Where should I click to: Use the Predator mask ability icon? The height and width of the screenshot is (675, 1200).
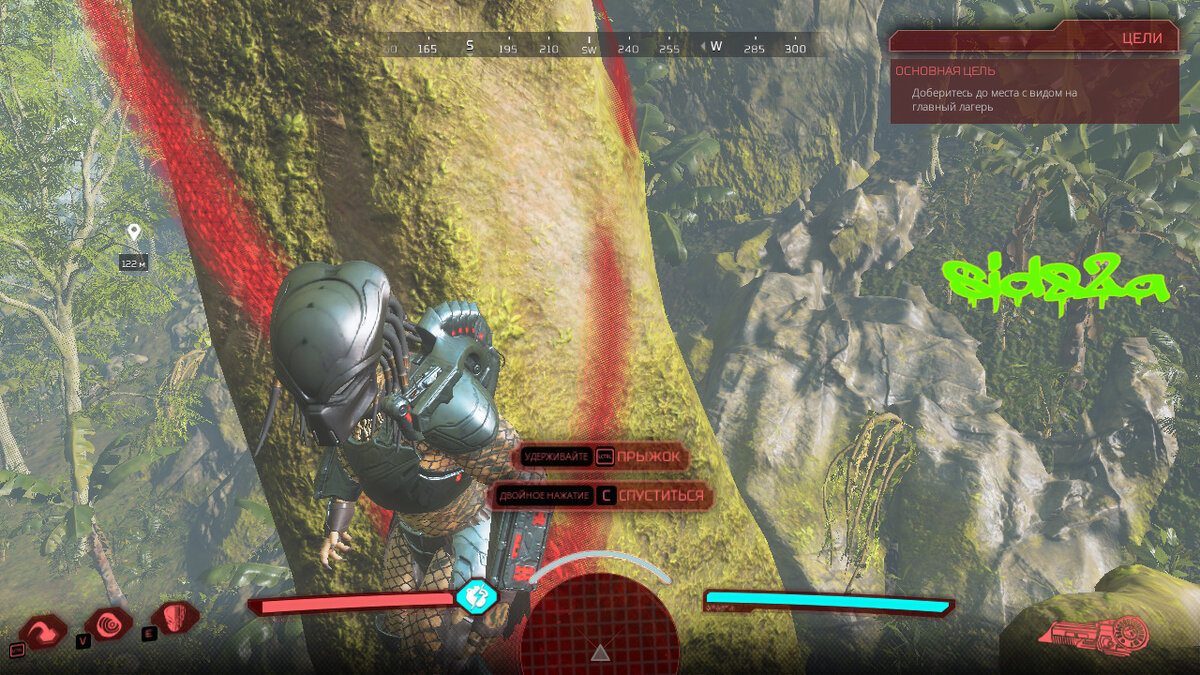tap(174, 616)
